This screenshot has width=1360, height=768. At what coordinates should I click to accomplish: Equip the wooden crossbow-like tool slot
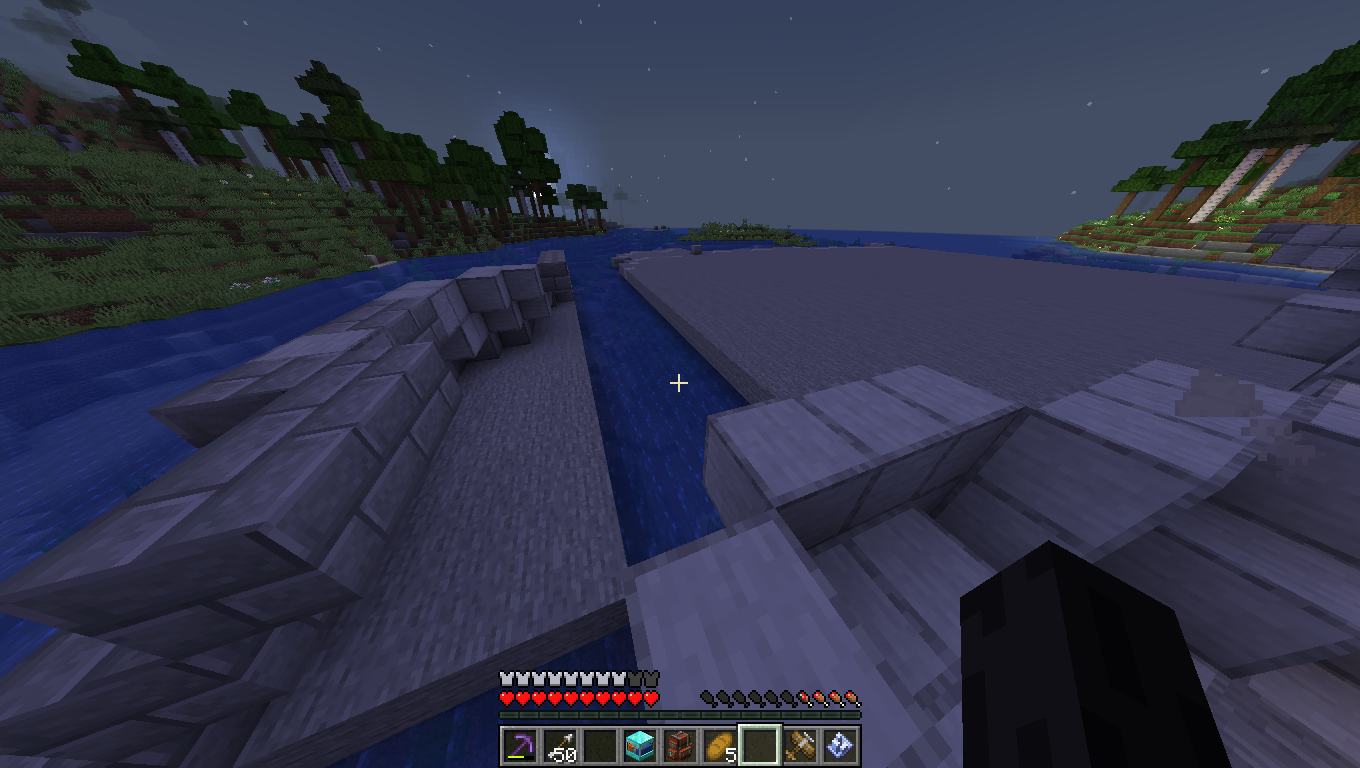[799, 746]
